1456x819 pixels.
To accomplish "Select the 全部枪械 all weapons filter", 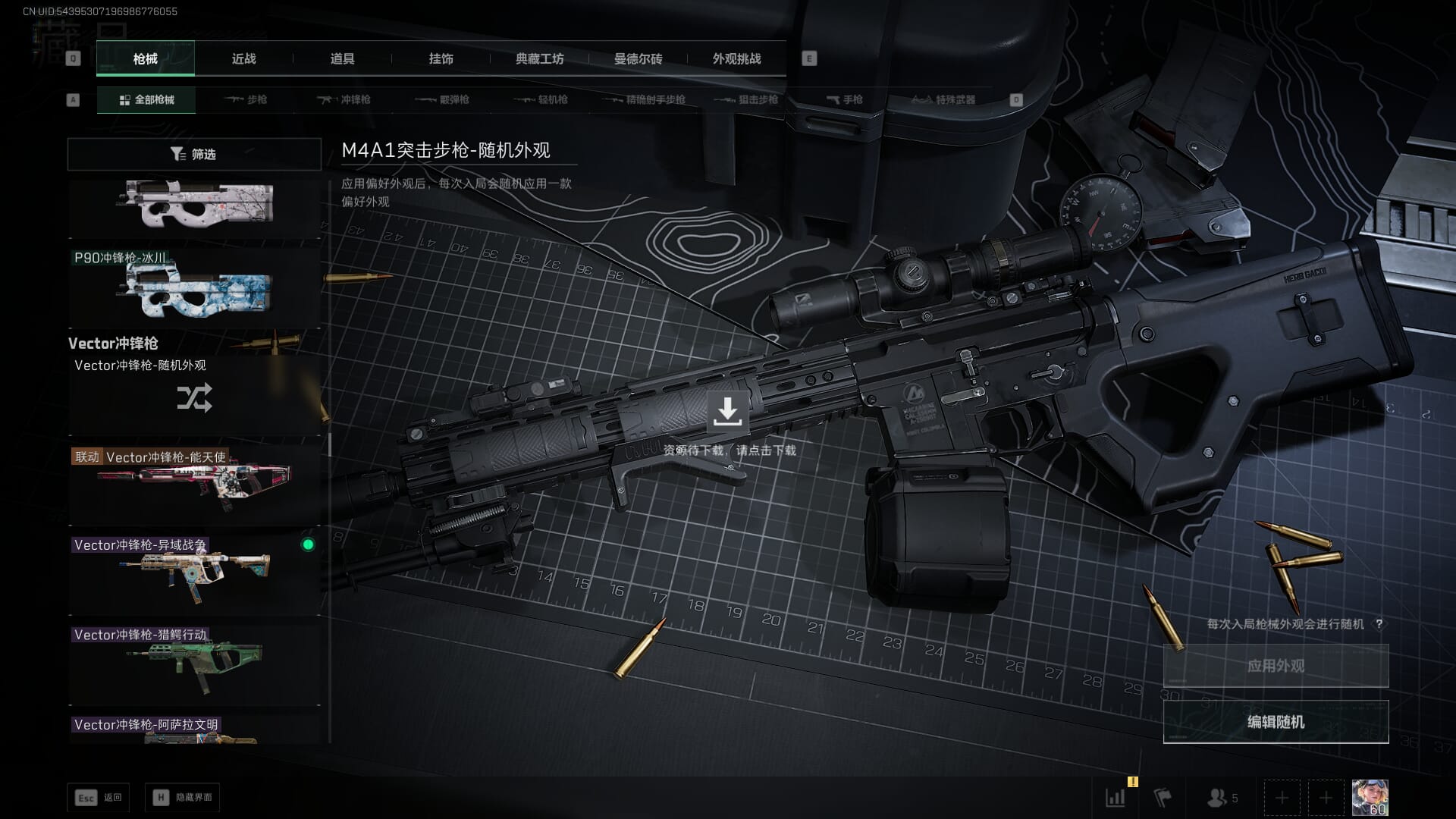I will point(146,99).
